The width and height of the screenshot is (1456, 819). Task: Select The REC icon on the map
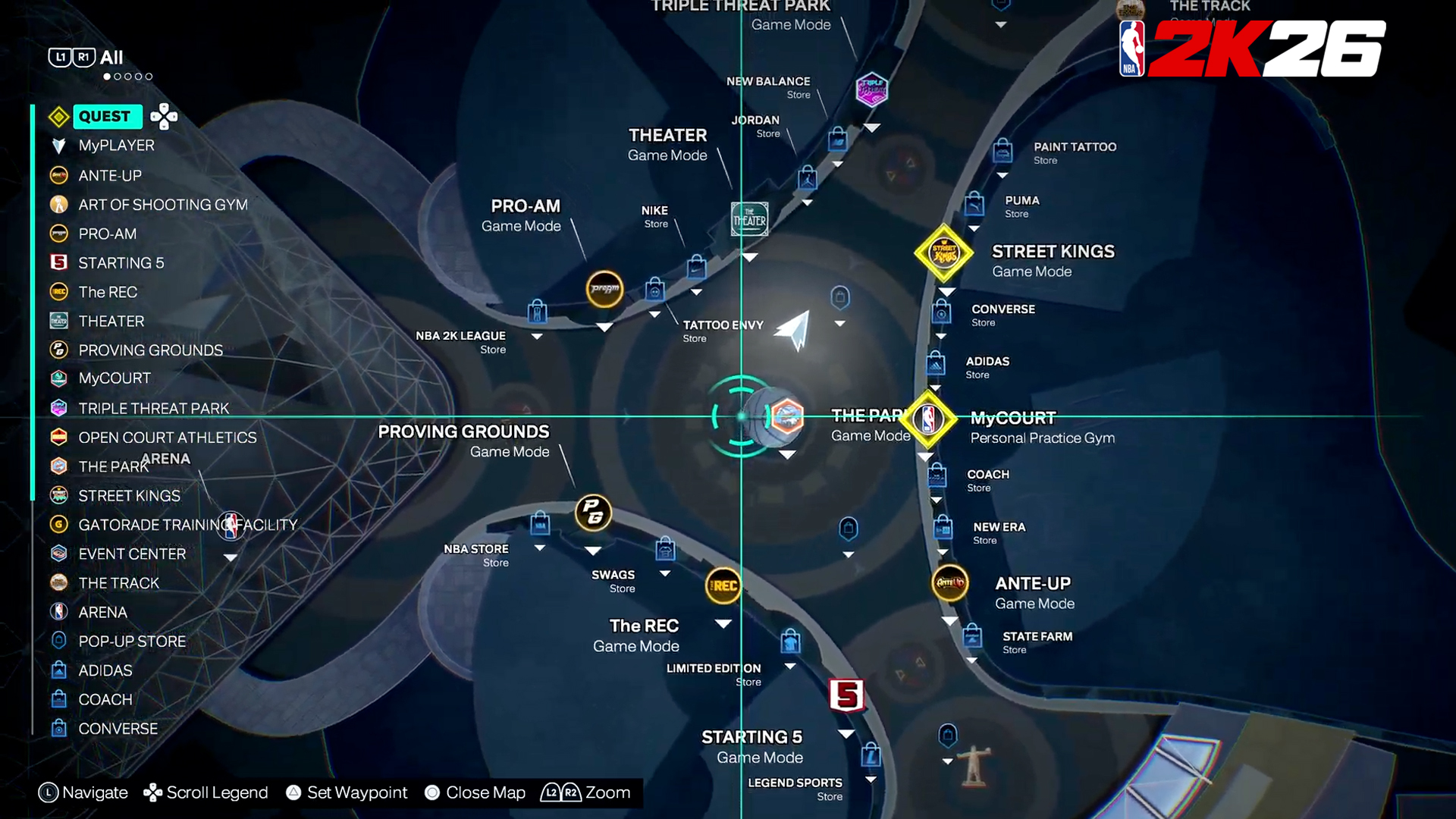[722, 585]
